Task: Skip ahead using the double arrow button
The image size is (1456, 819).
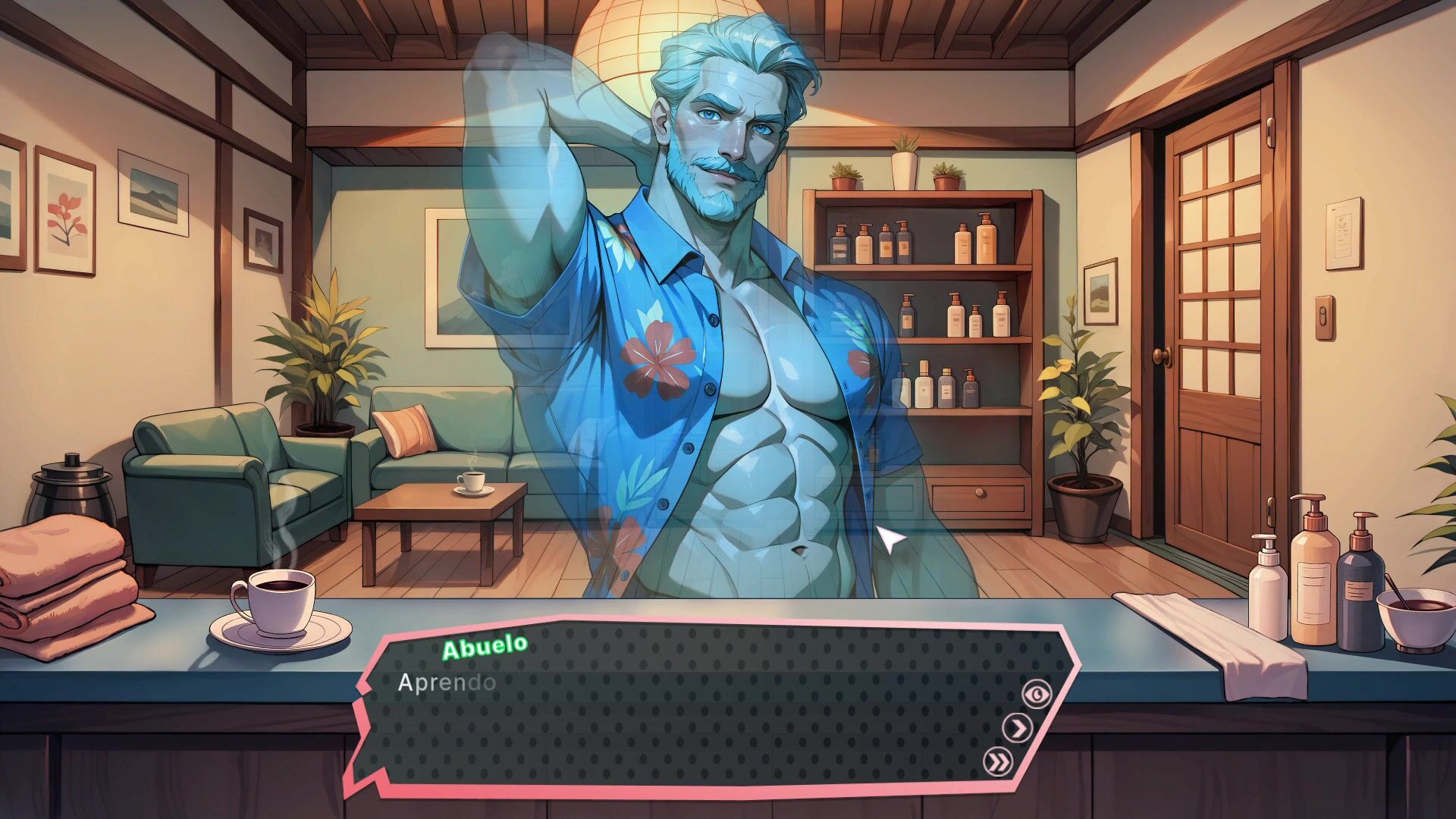Action: click(997, 761)
